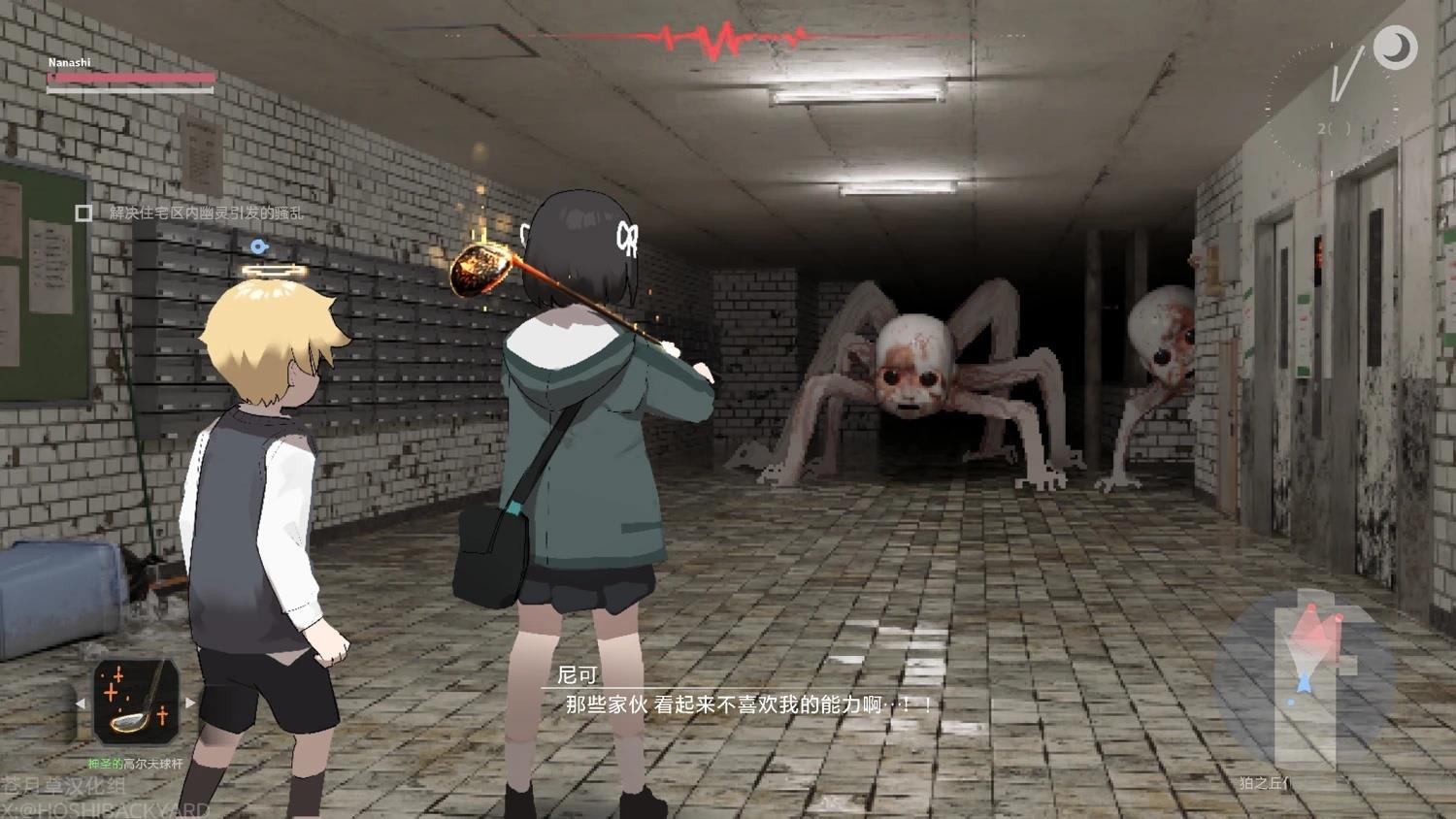
Task: Click the quest objective checkbox
Action: tap(84, 213)
